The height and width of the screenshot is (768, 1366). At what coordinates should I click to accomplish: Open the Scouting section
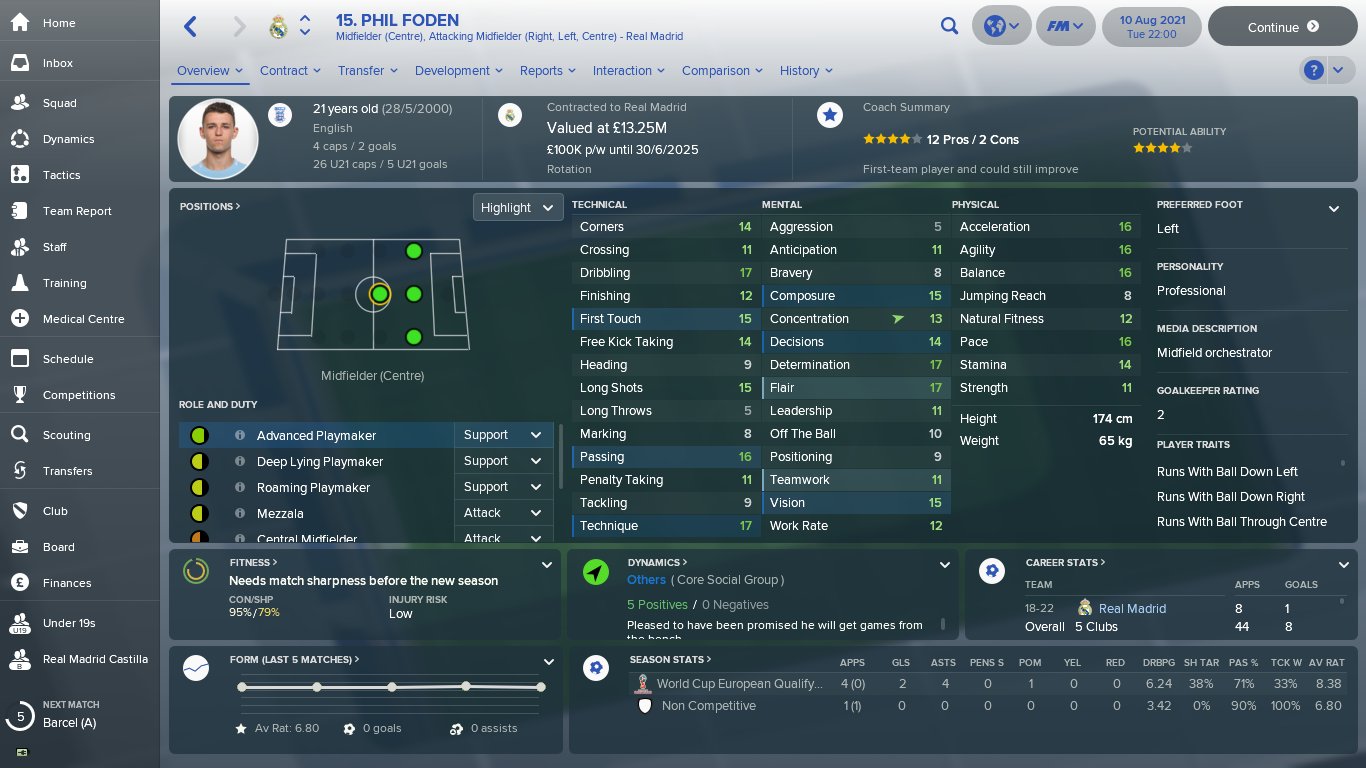[66, 435]
